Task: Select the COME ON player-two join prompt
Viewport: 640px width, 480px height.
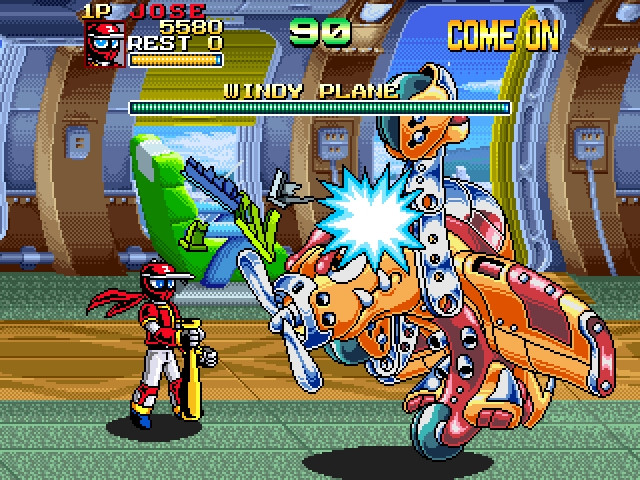Action: [502, 36]
